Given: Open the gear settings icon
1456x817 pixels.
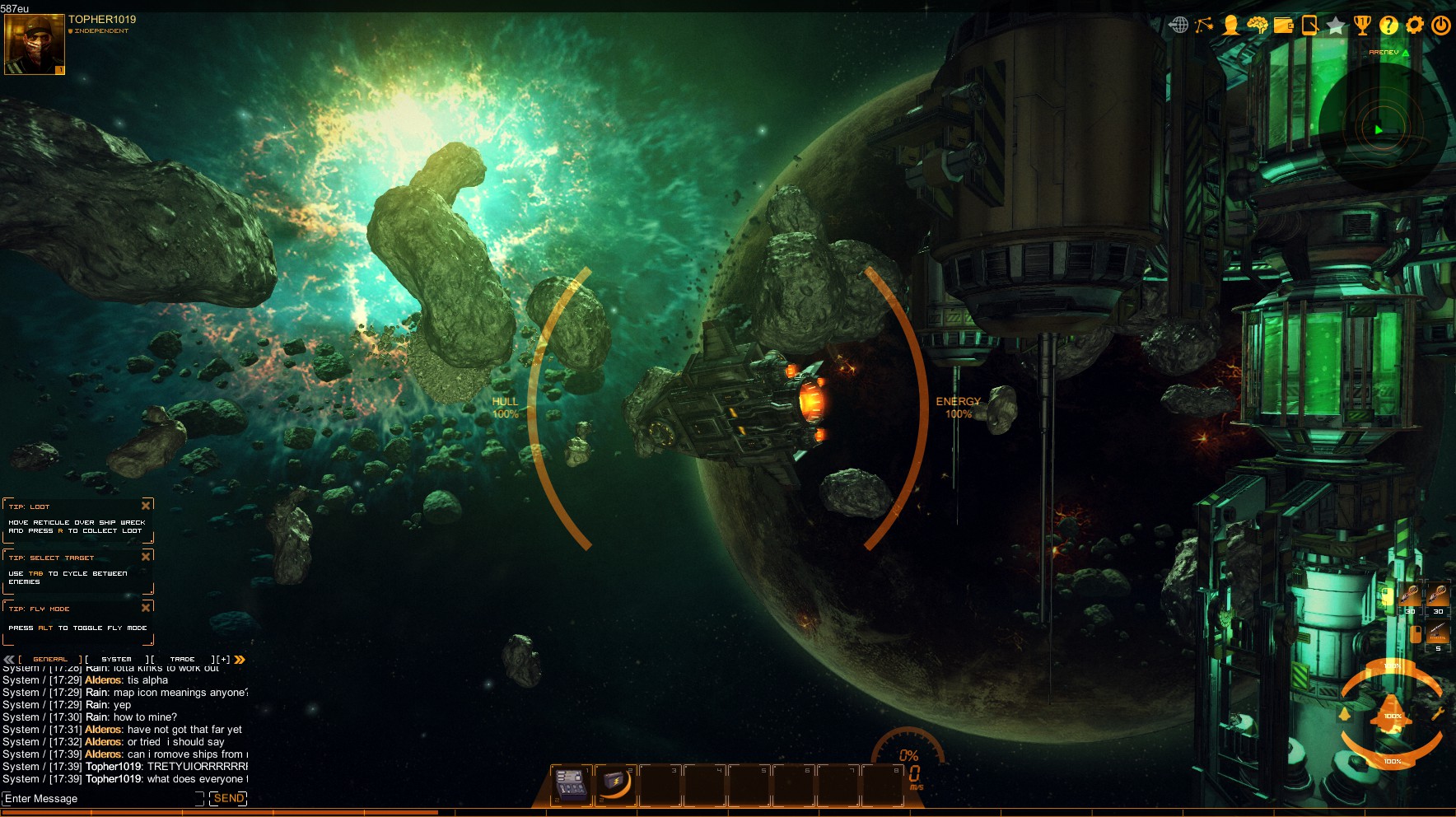Looking at the screenshot, I should [x=1415, y=25].
